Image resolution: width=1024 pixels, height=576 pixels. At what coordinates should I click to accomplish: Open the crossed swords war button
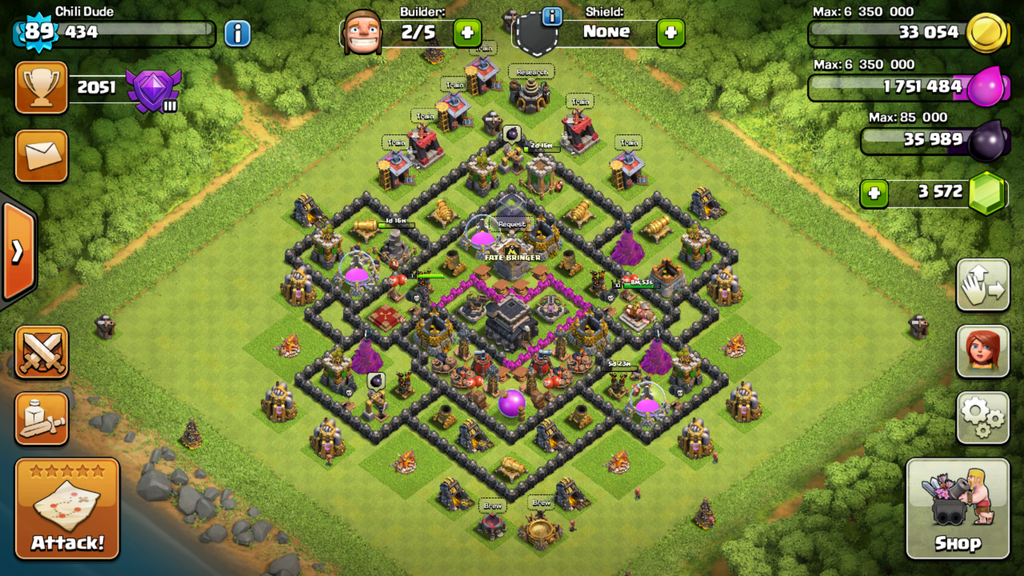[x=42, y=352]
